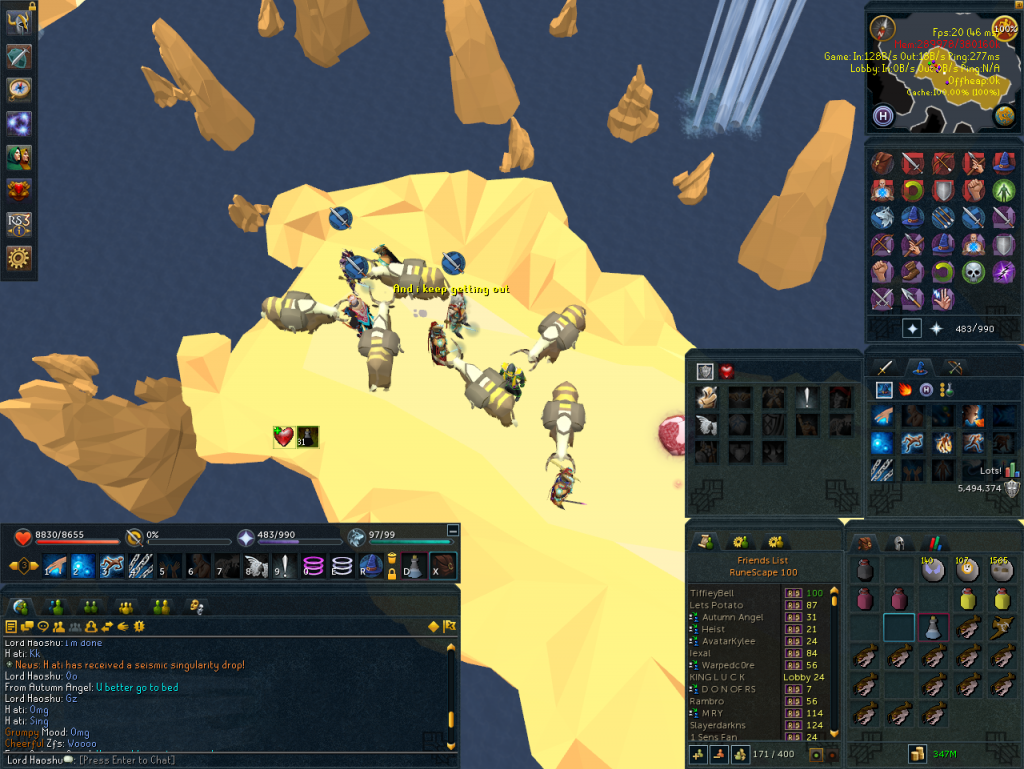Click the coin pouch showing 347M
Image resolution: width=1024 pixels, height=769 pixels.
click(914, 753)
